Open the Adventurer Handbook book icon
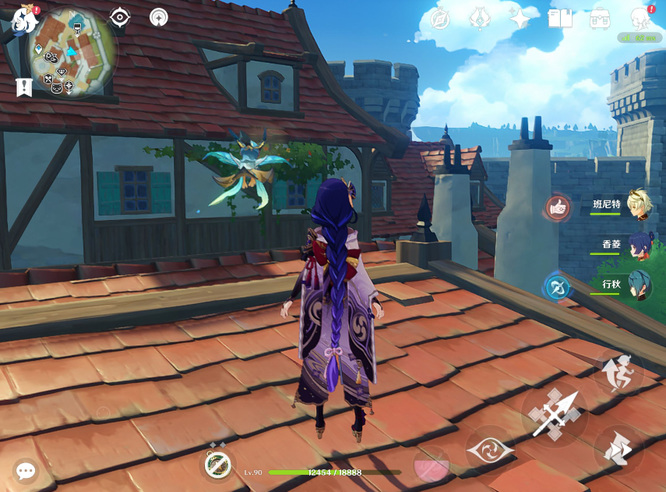This screenshot has height=492, width=666. tap(560, 18)
